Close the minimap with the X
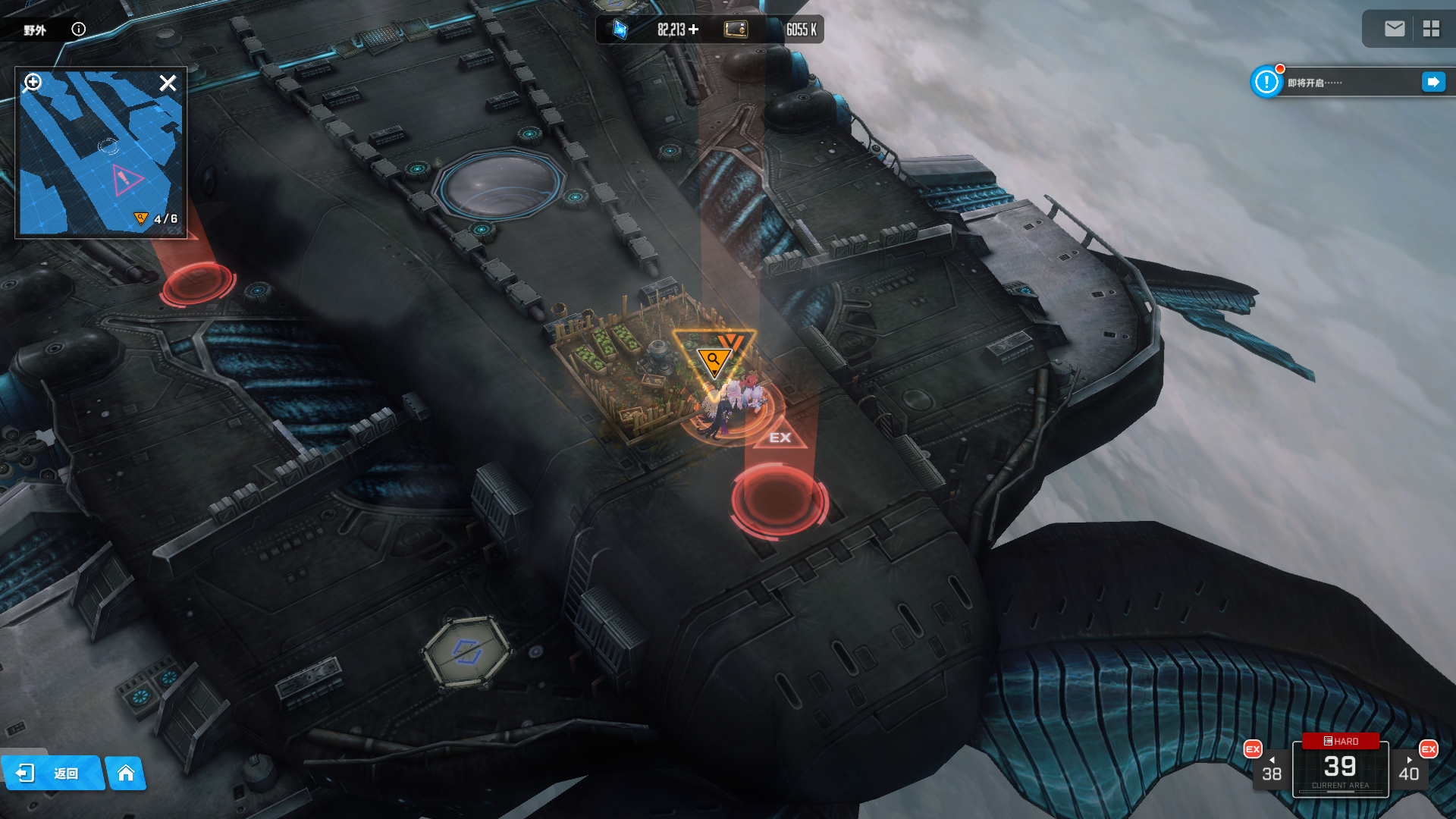 pos(168,83)
